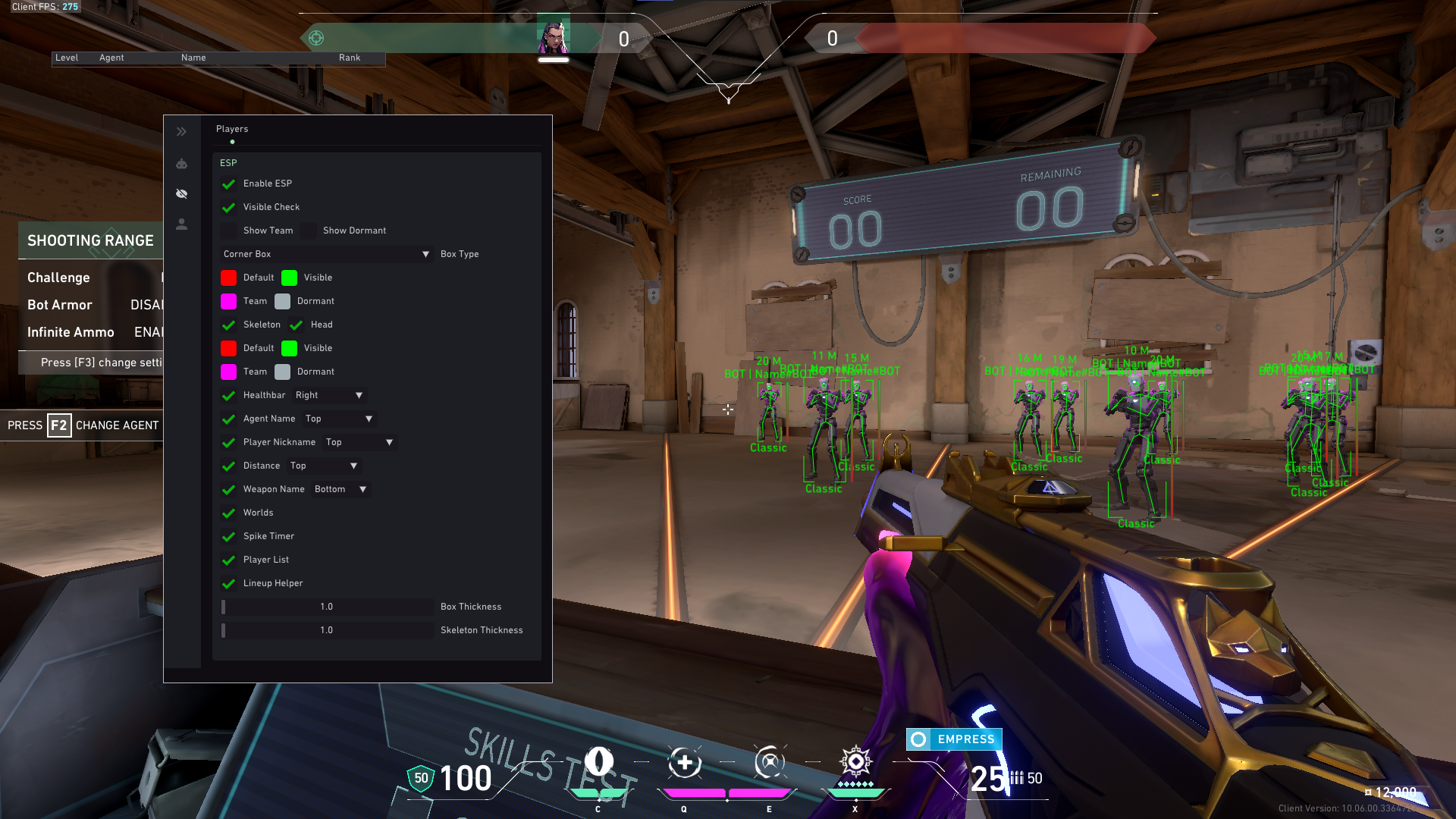1456x819 pixels.
Task: Toggle the Worlds checkbox
Action: click(x=228, y=513)
